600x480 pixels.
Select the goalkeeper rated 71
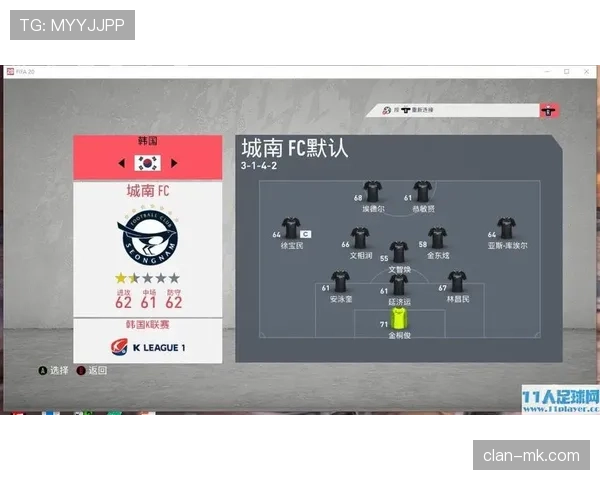400,319
